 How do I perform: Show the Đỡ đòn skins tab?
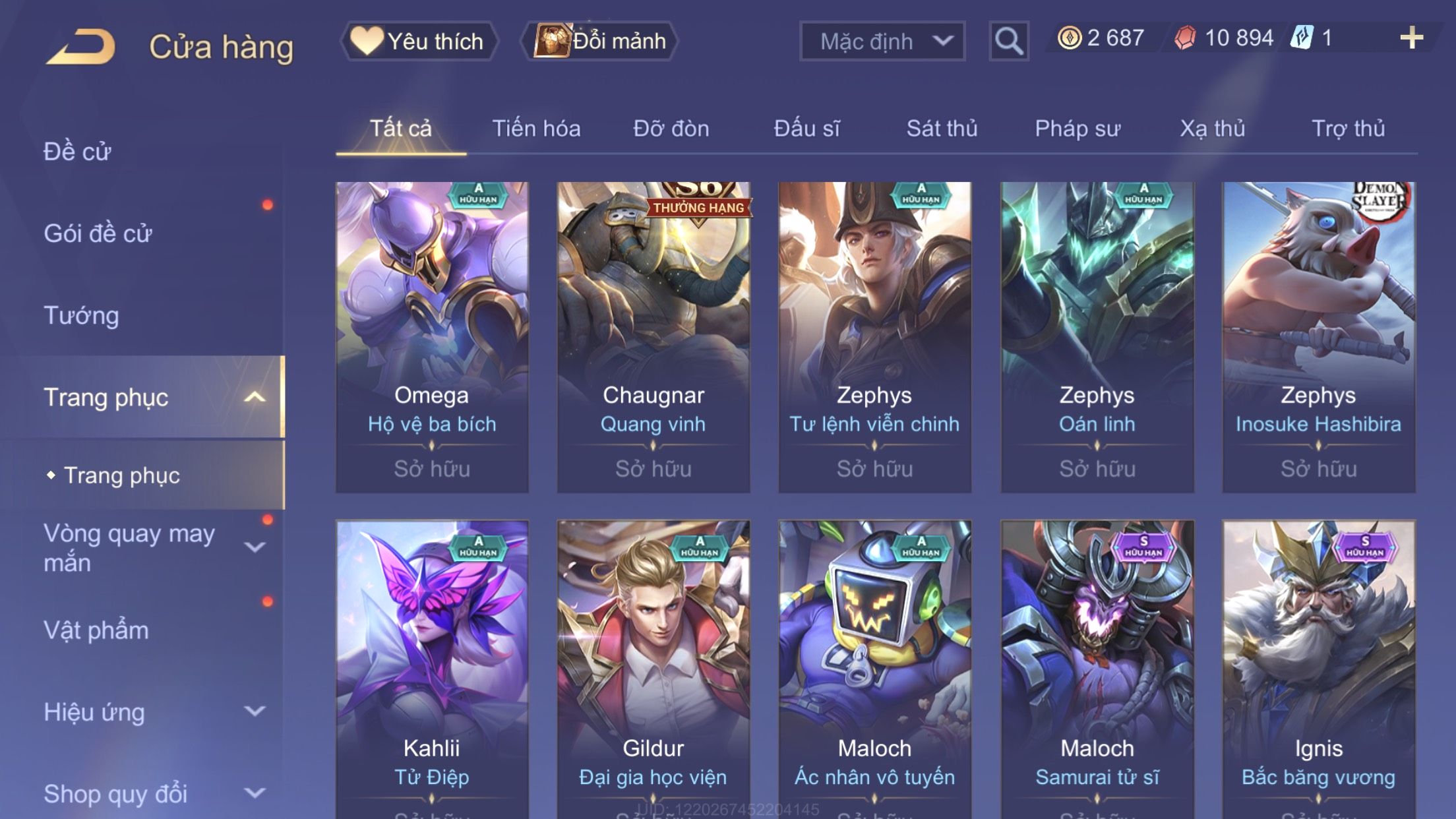click(671, 129)
